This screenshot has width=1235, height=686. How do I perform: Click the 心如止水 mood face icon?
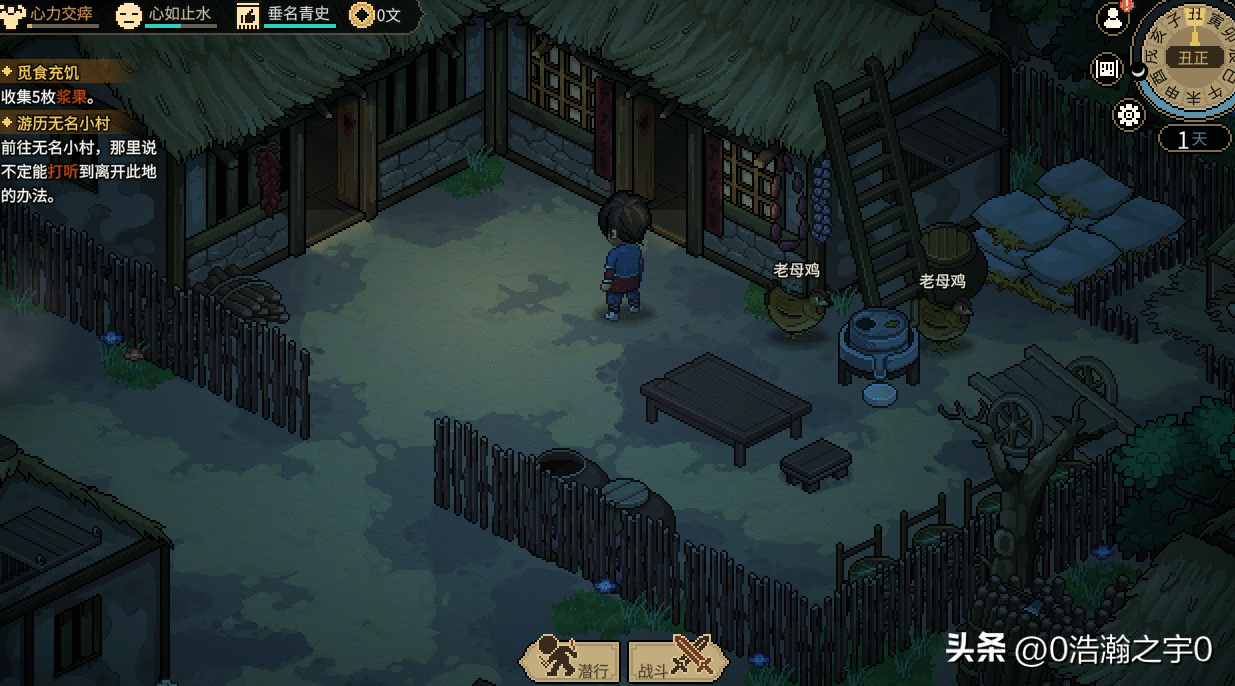128,15
